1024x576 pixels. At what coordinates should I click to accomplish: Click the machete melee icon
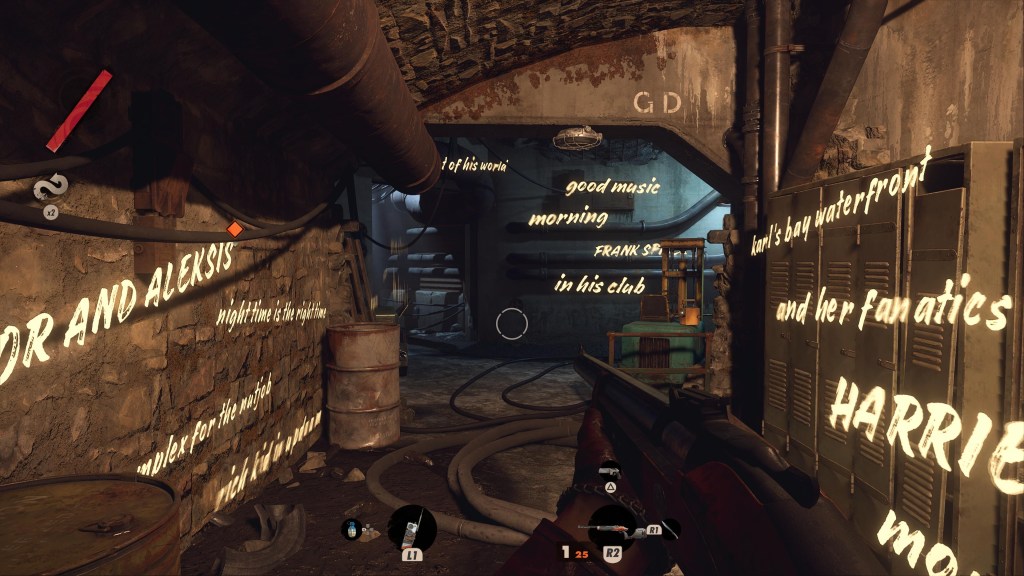(x=670, y=529)
